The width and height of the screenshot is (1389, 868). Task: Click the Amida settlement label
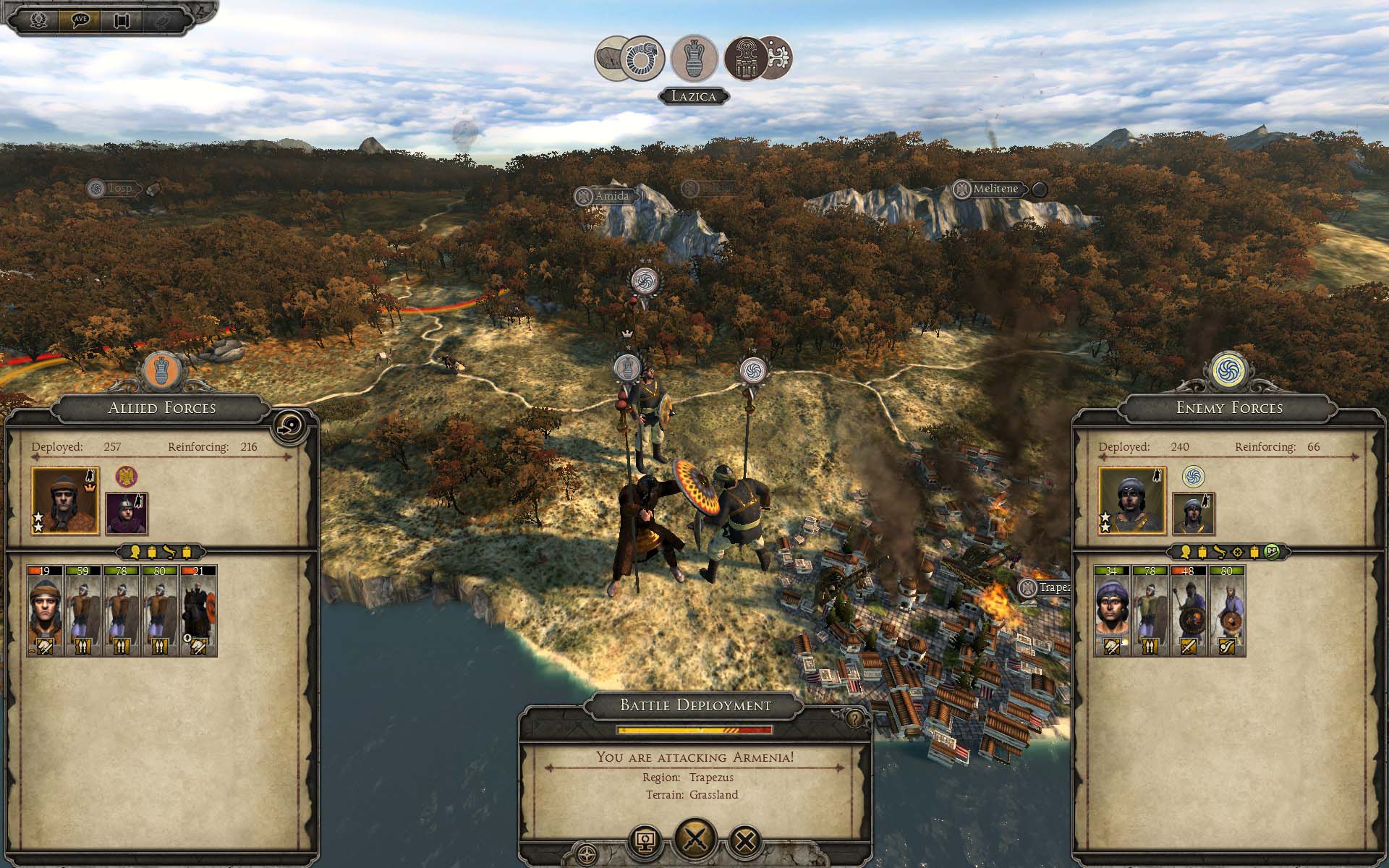point(611,196)
